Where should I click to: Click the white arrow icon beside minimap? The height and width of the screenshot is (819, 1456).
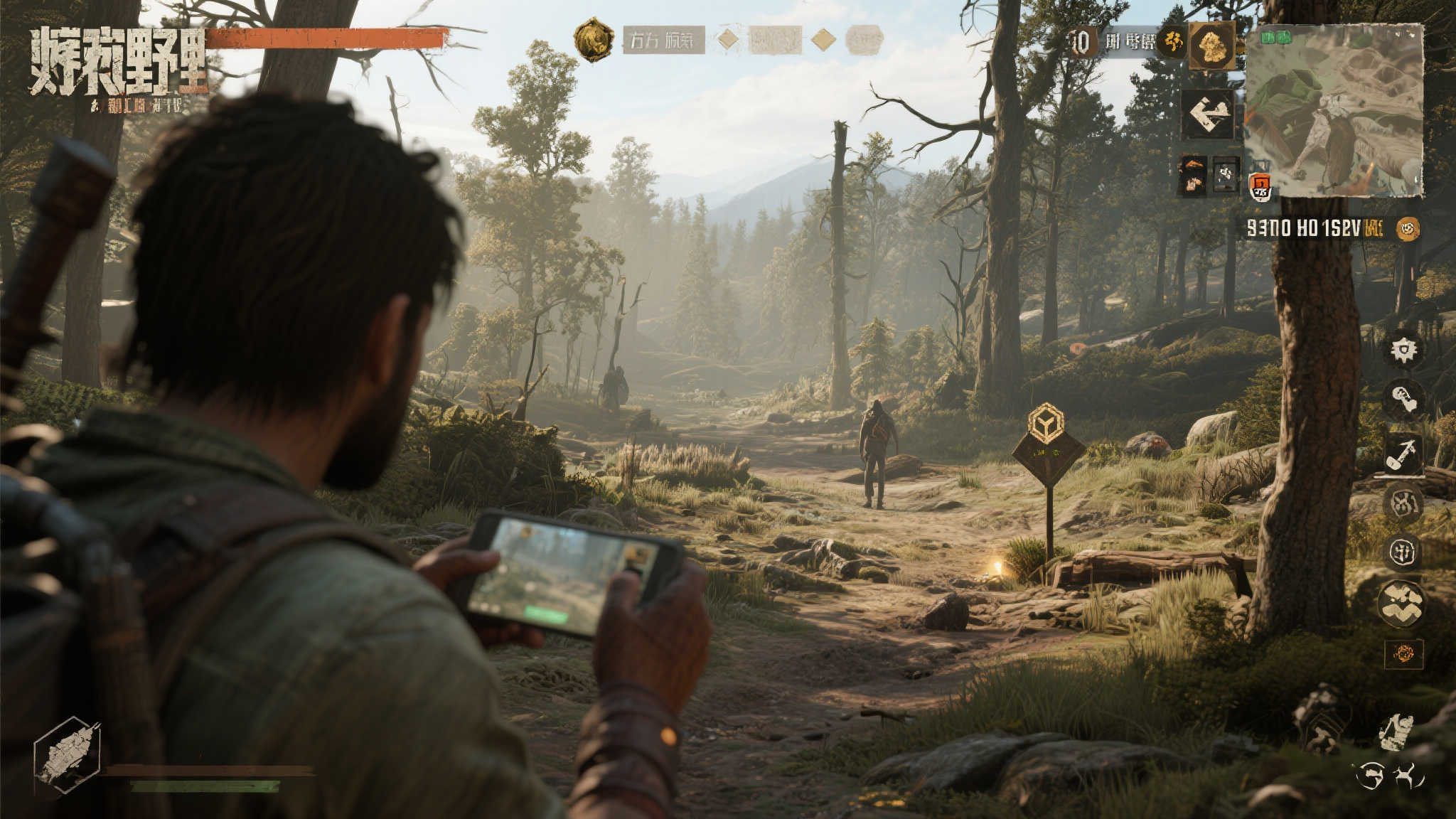1207,114
